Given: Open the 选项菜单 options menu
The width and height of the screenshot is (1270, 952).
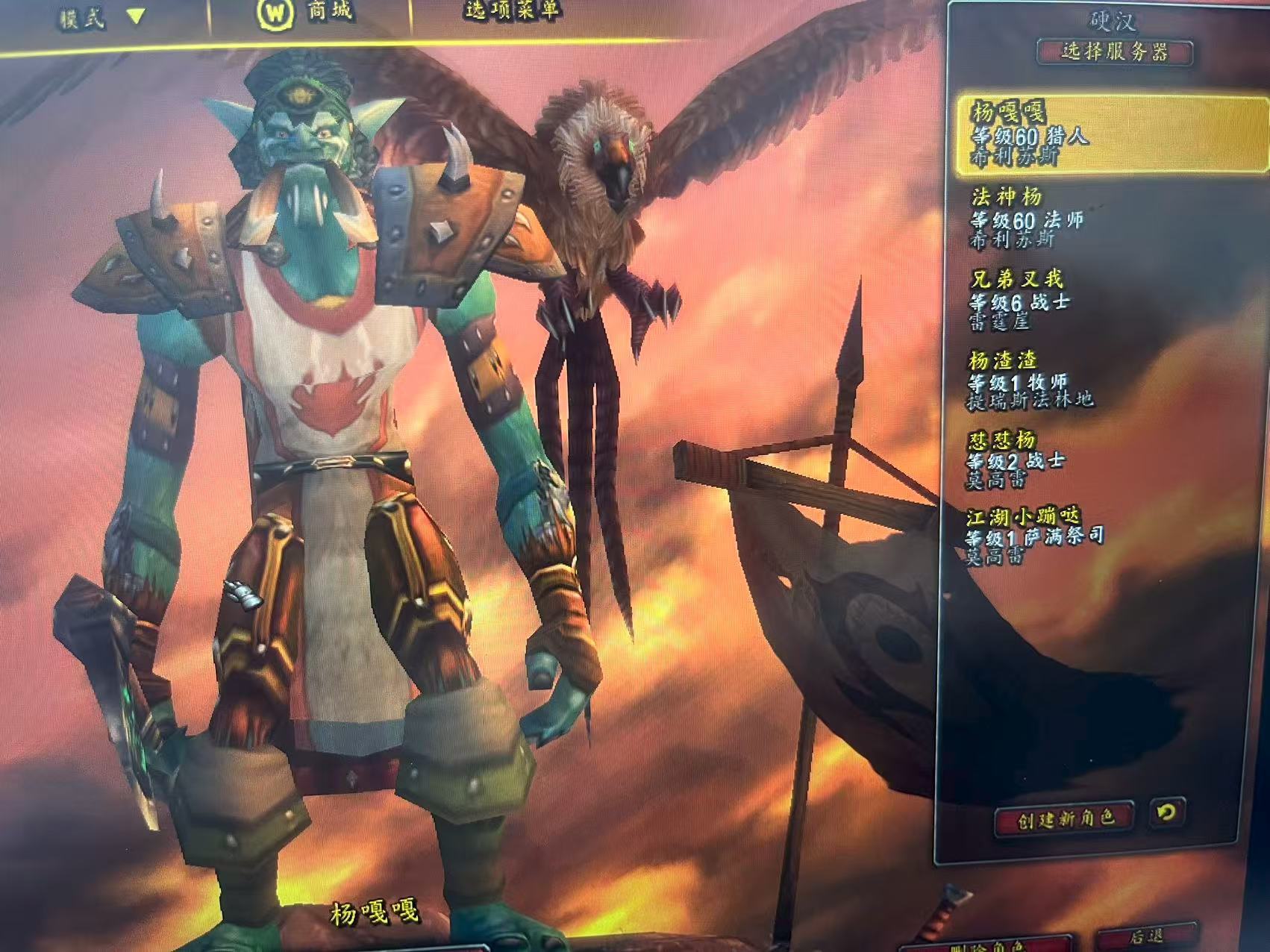Looking at the screenshot, I should tap(513, 10).
